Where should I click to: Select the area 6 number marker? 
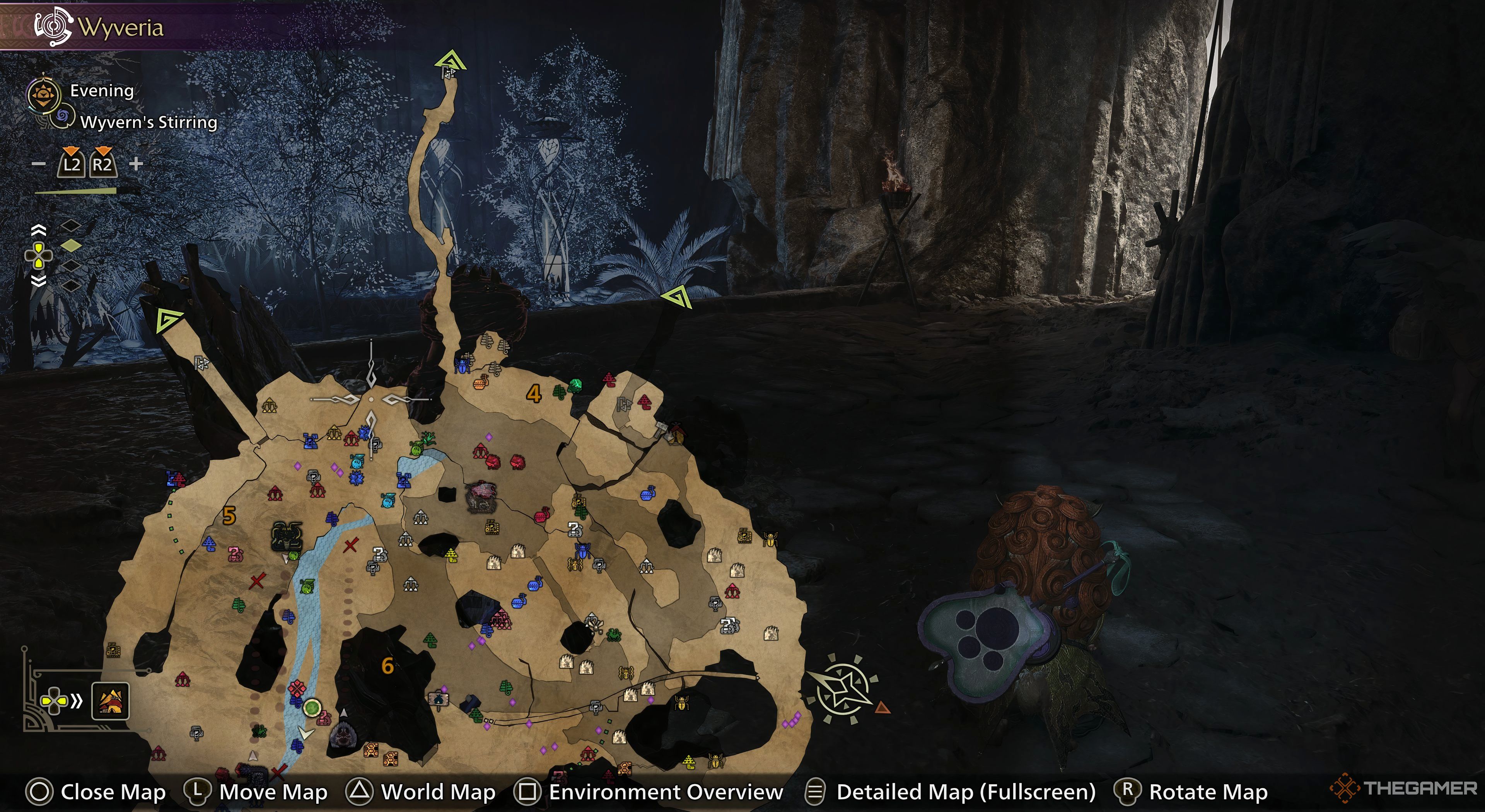click(x=387, y=666)
